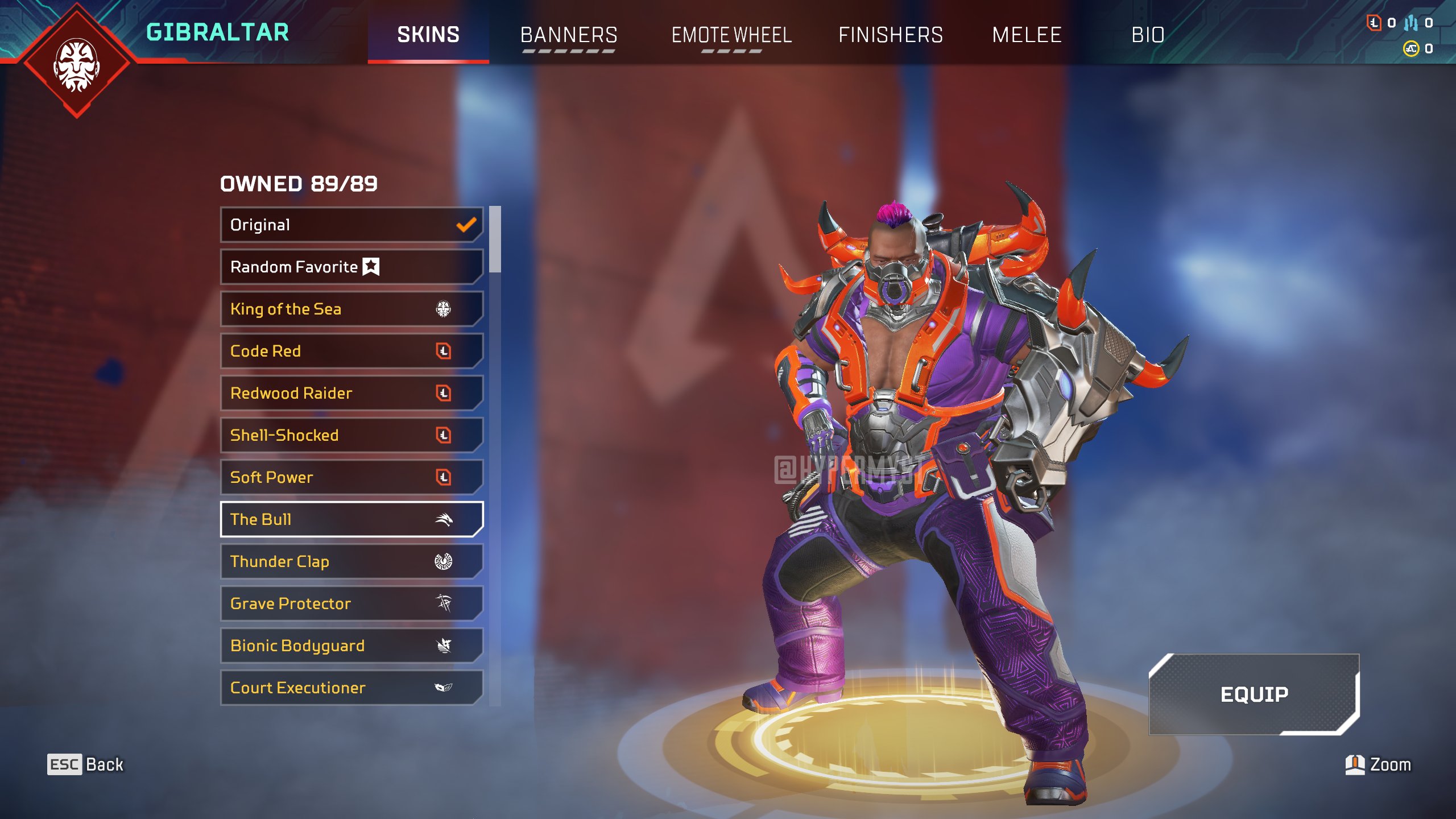
Task: Open the Emote Wheel tab
Action: 731,35
